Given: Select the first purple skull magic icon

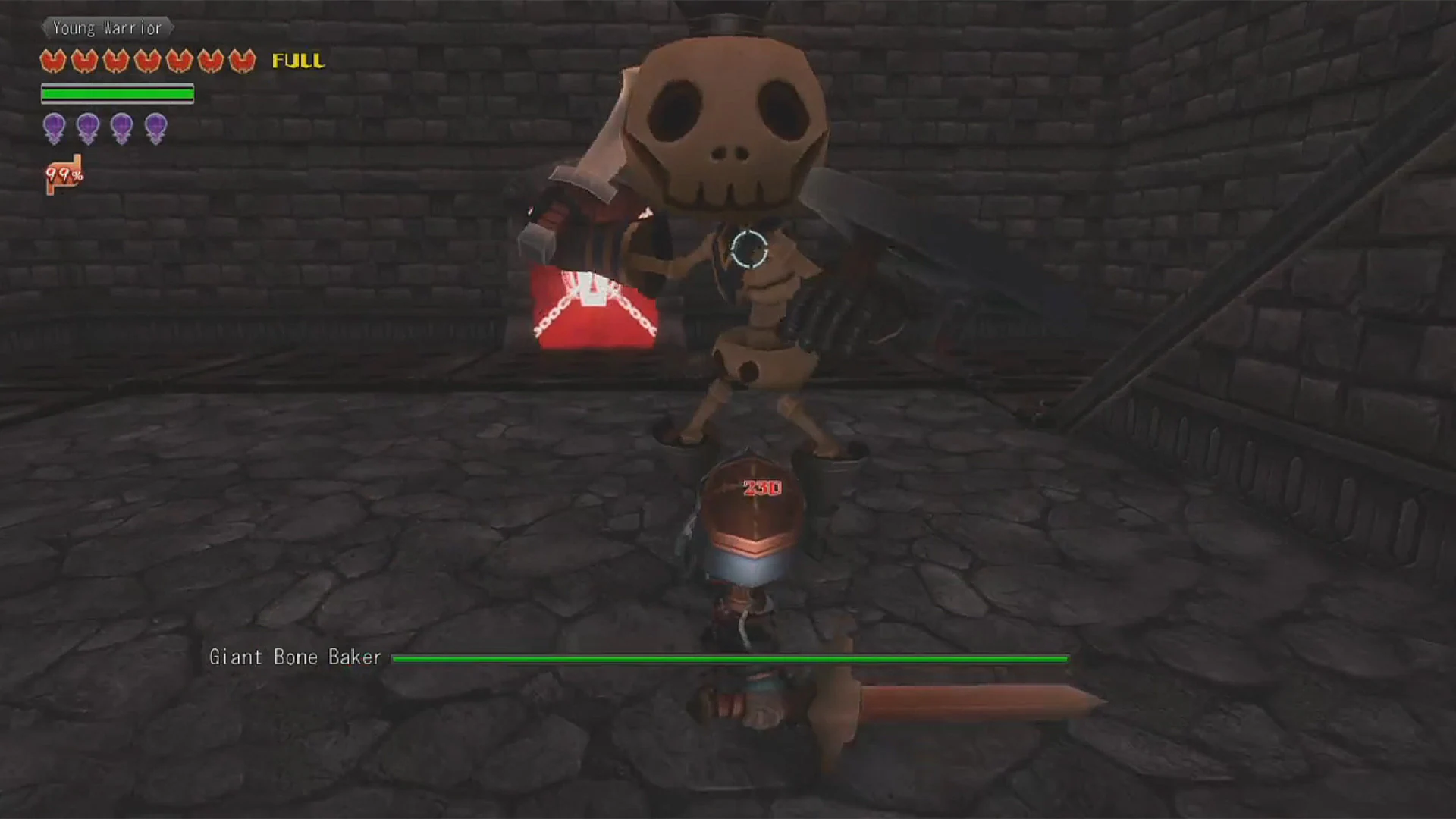Looking at the screenshot, I should (53, 127).
